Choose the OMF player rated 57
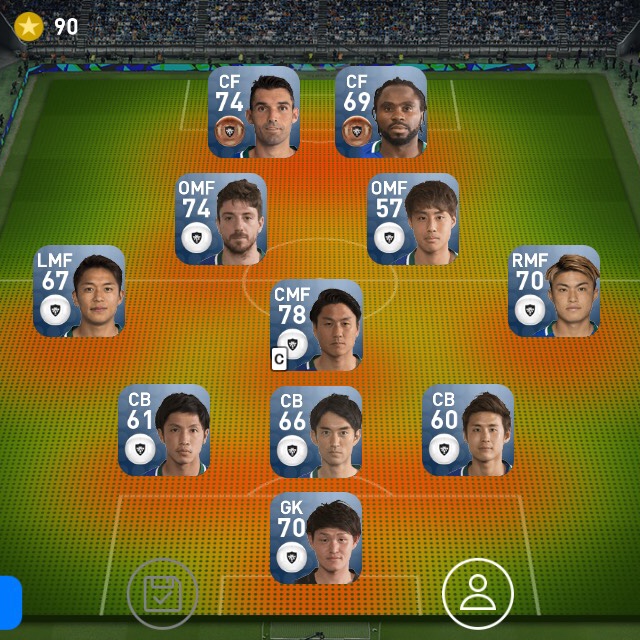Image resolution: width=640 pixels, height=640 pixels. (x=413, y=218)
